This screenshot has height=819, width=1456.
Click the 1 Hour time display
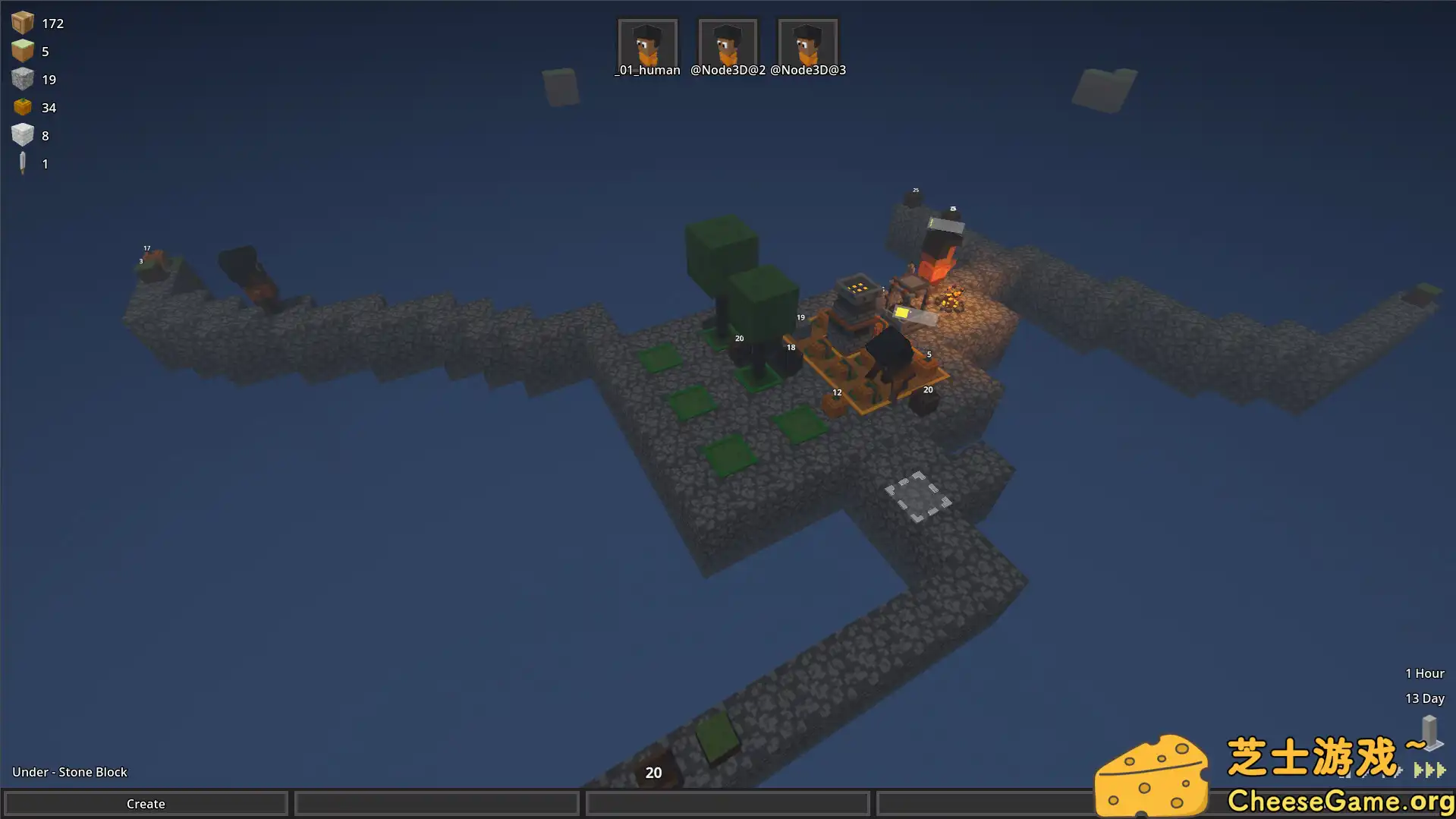pyautogui.click(x=1424, y=673)
